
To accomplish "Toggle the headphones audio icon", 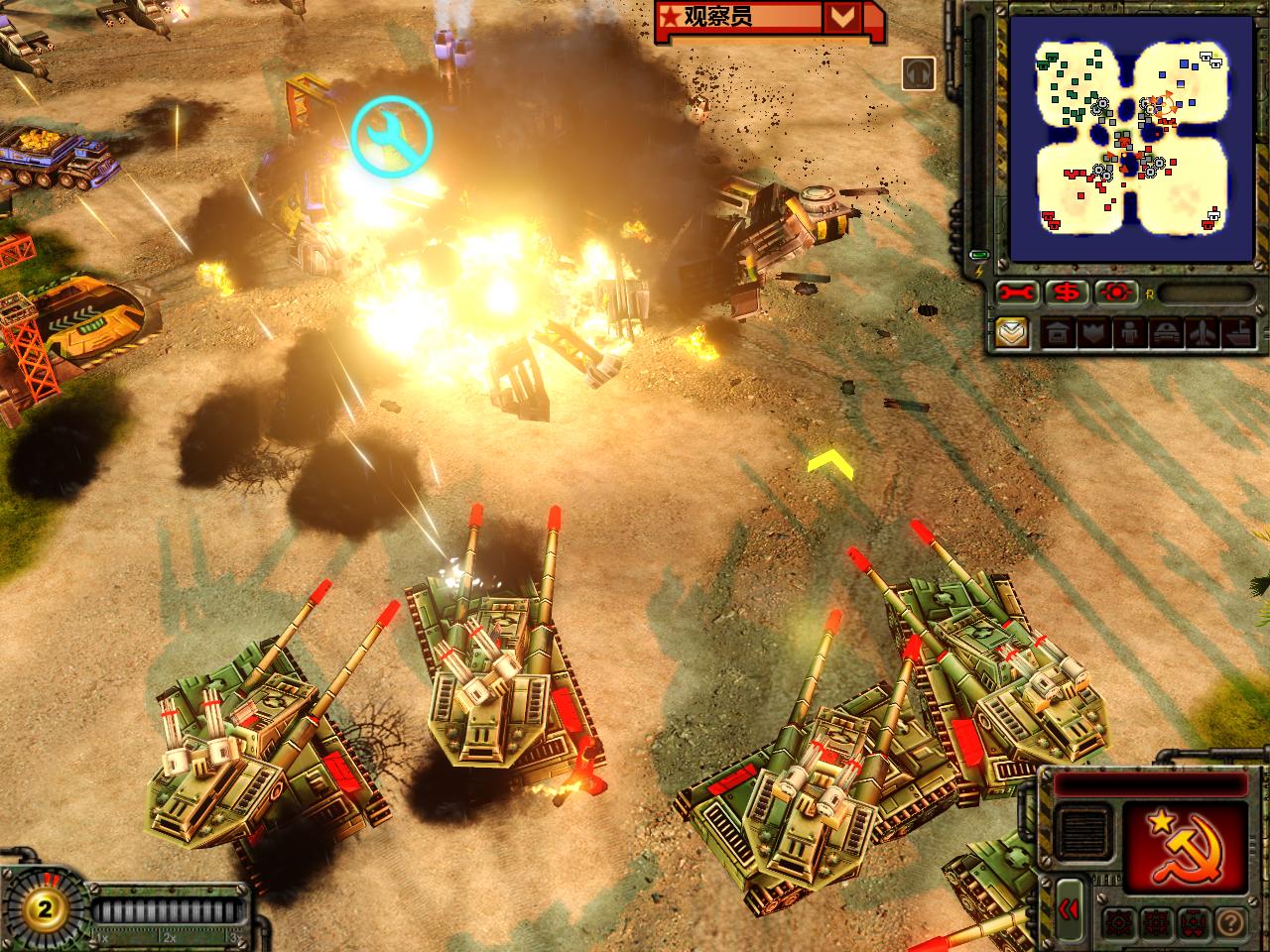I will coord(919,73).
